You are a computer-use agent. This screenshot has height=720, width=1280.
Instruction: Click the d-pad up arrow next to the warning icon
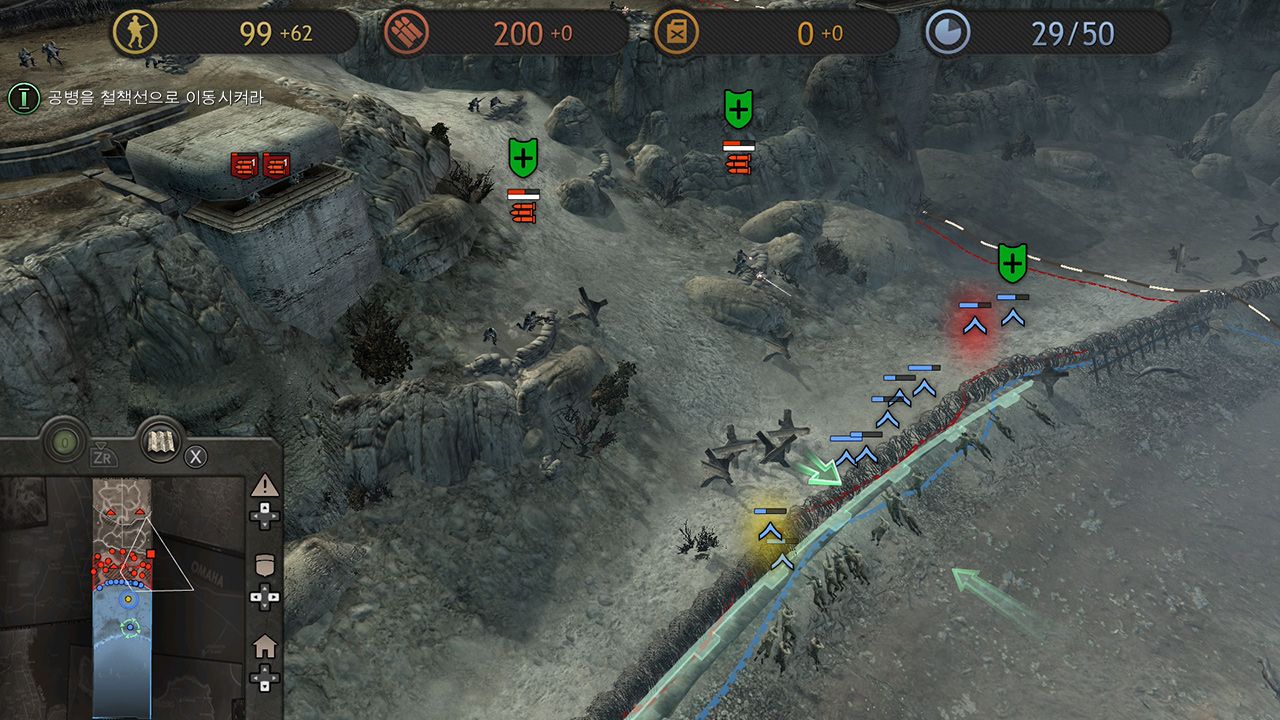point(263,508)
